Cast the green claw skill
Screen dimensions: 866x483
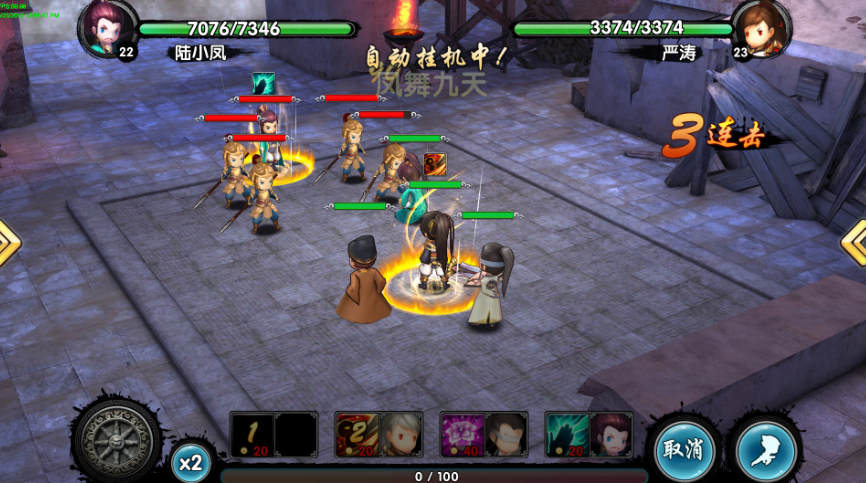pyautogui.click(x=567, y=435)
